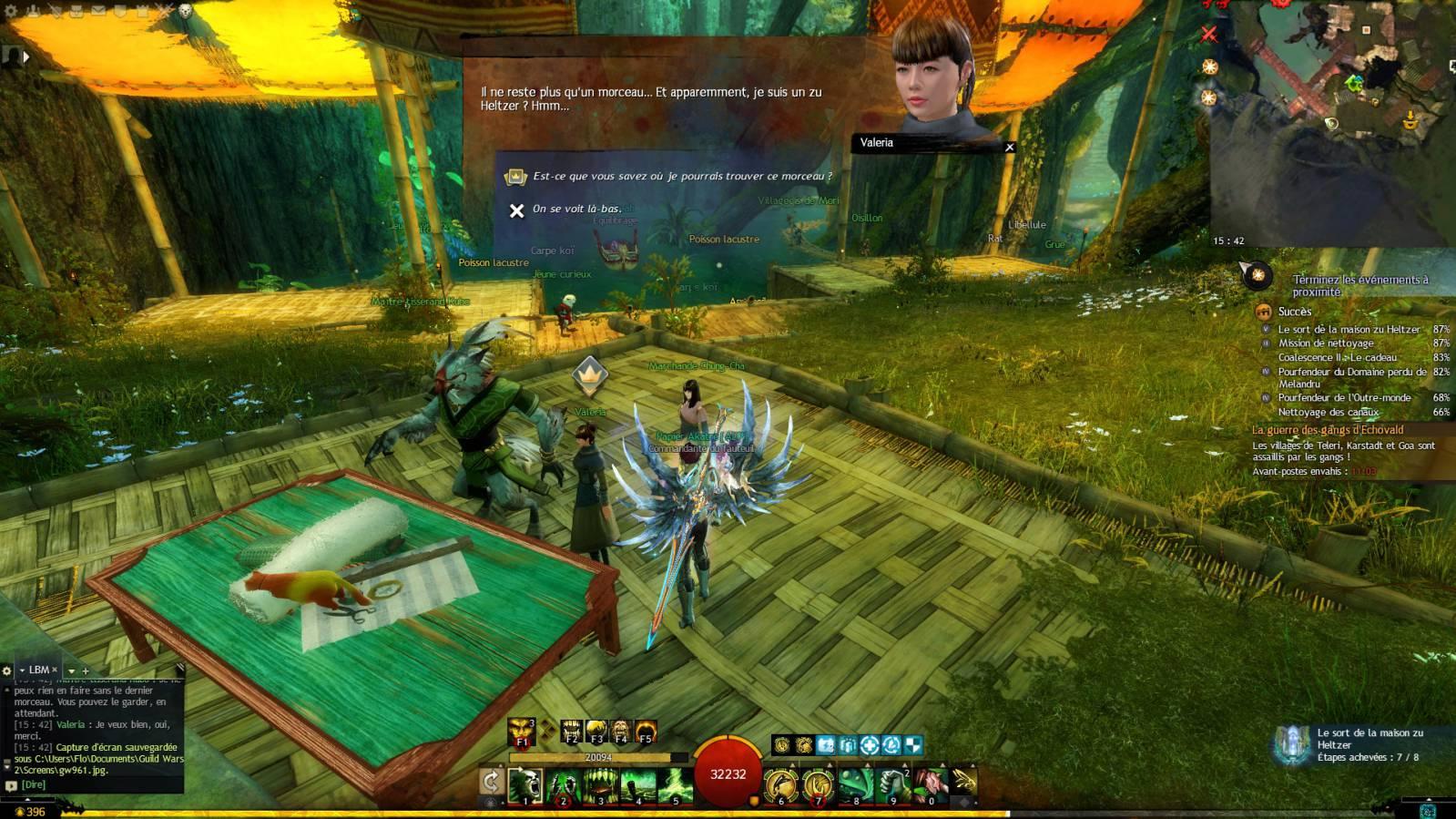Click the weapon swap button
1456x819 pixels.
pos(491,782)
